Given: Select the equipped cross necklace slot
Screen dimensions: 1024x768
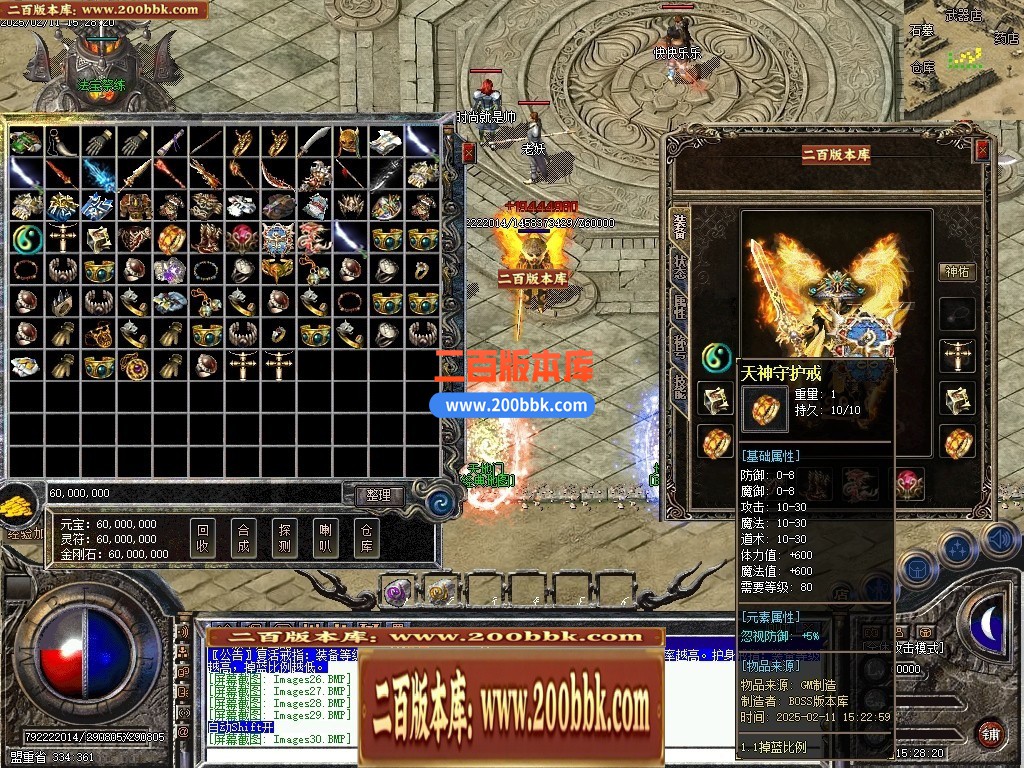Looking at the screenshot, I should [958, 356].
